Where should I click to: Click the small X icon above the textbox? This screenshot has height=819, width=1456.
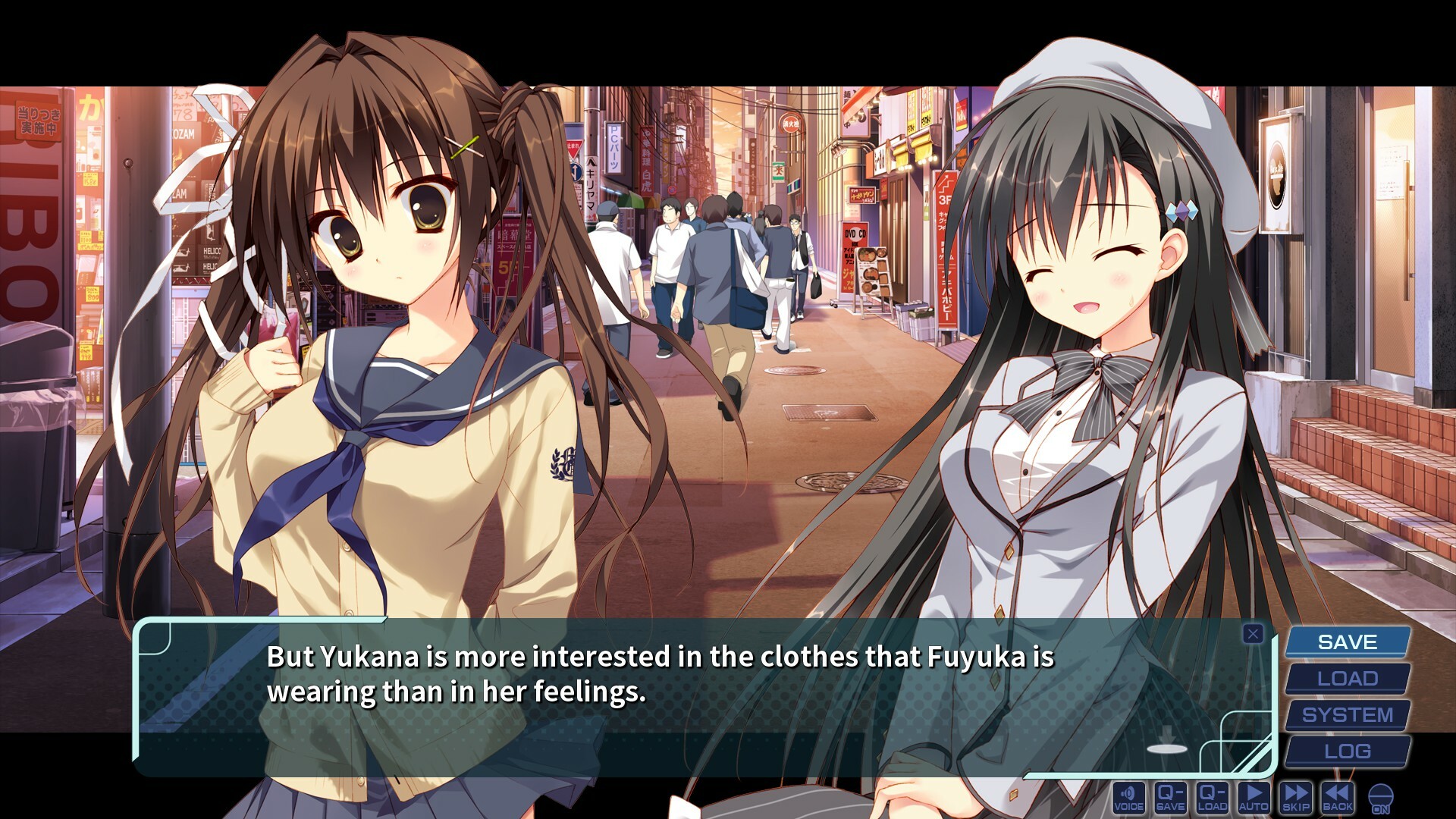click(1254, 635)
